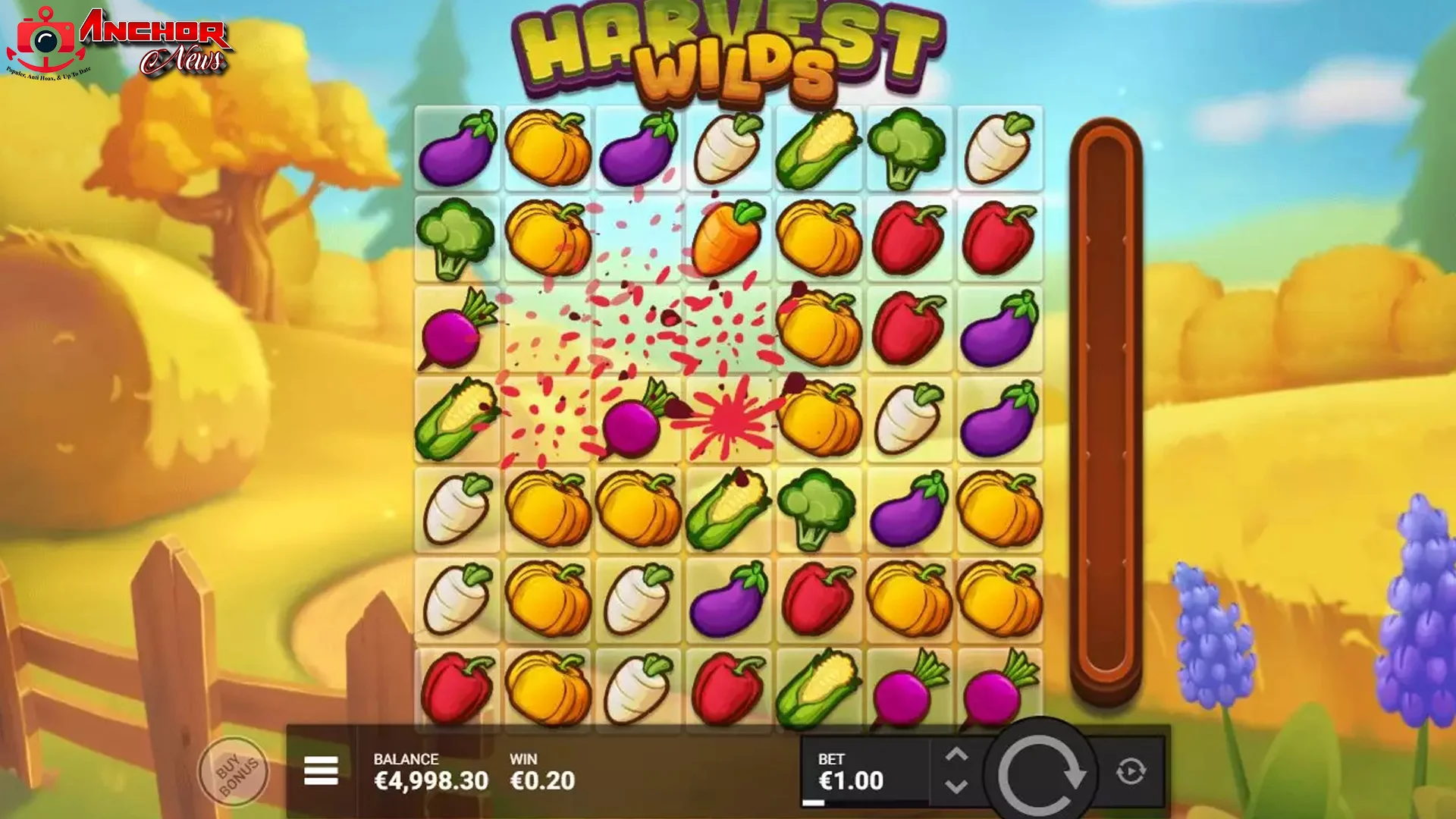Click the broccoli symbol in the top row

[x=907, y=148]
